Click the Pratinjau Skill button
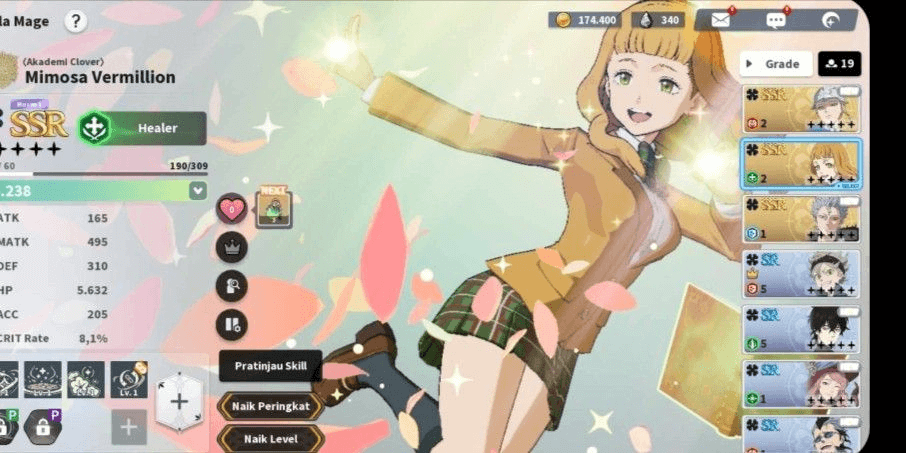 click(x=270, y=366)
